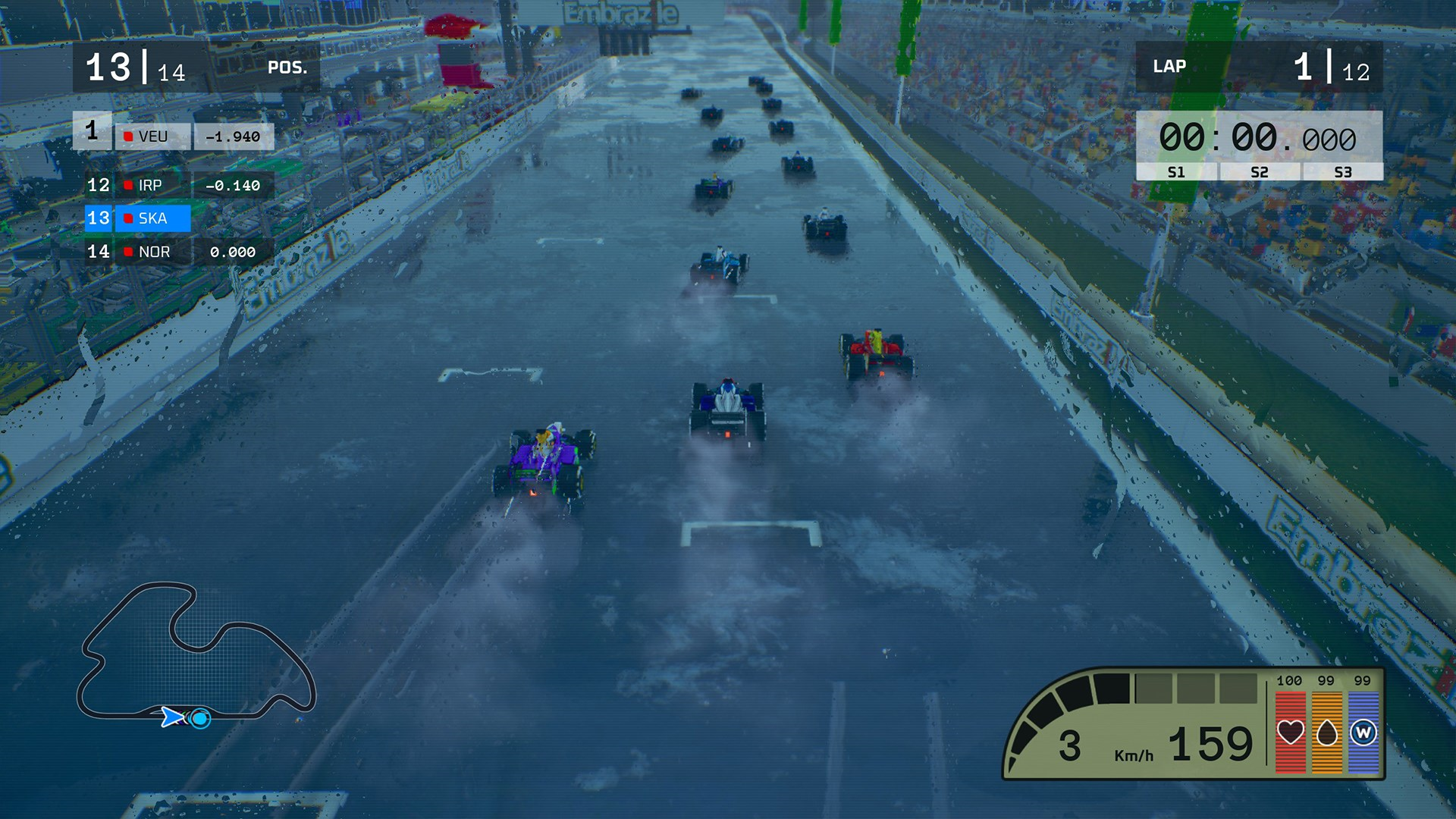Click the heart car health icon
This screenshot has height=819, width=1456.
point(1290,733)
